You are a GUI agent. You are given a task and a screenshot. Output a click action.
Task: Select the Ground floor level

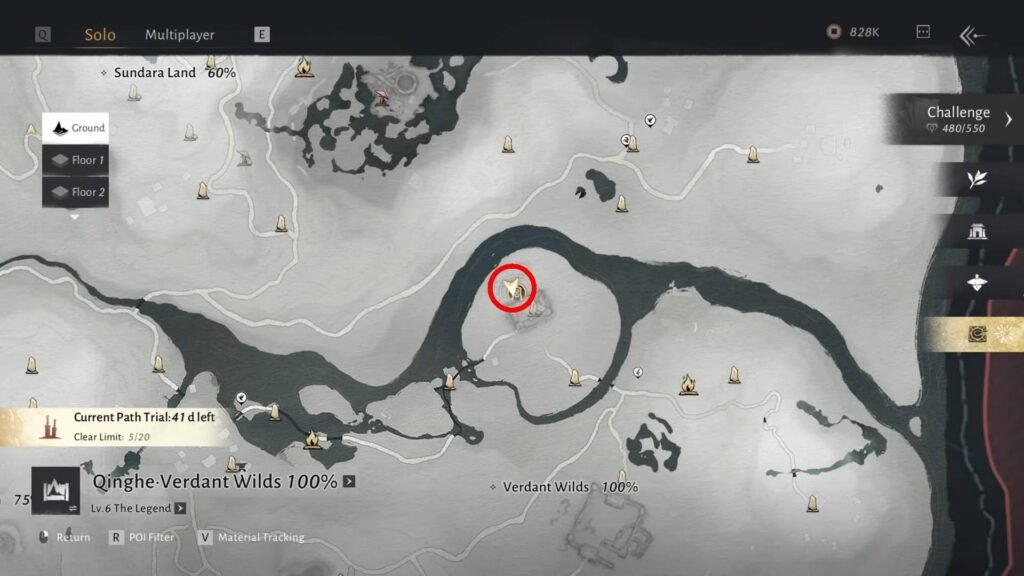(75, 128)
